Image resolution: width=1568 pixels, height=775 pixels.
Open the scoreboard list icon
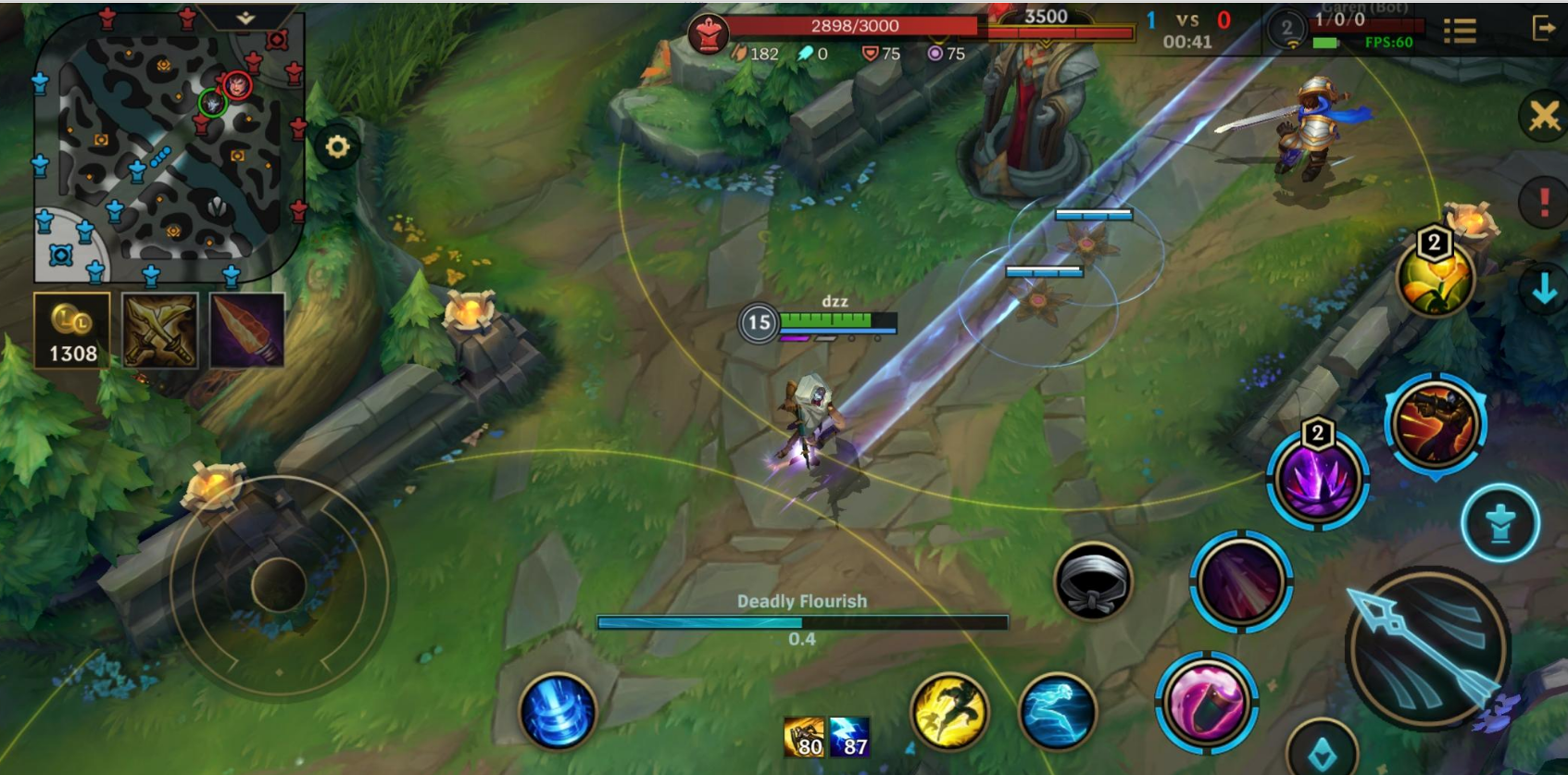point(1460,31)
